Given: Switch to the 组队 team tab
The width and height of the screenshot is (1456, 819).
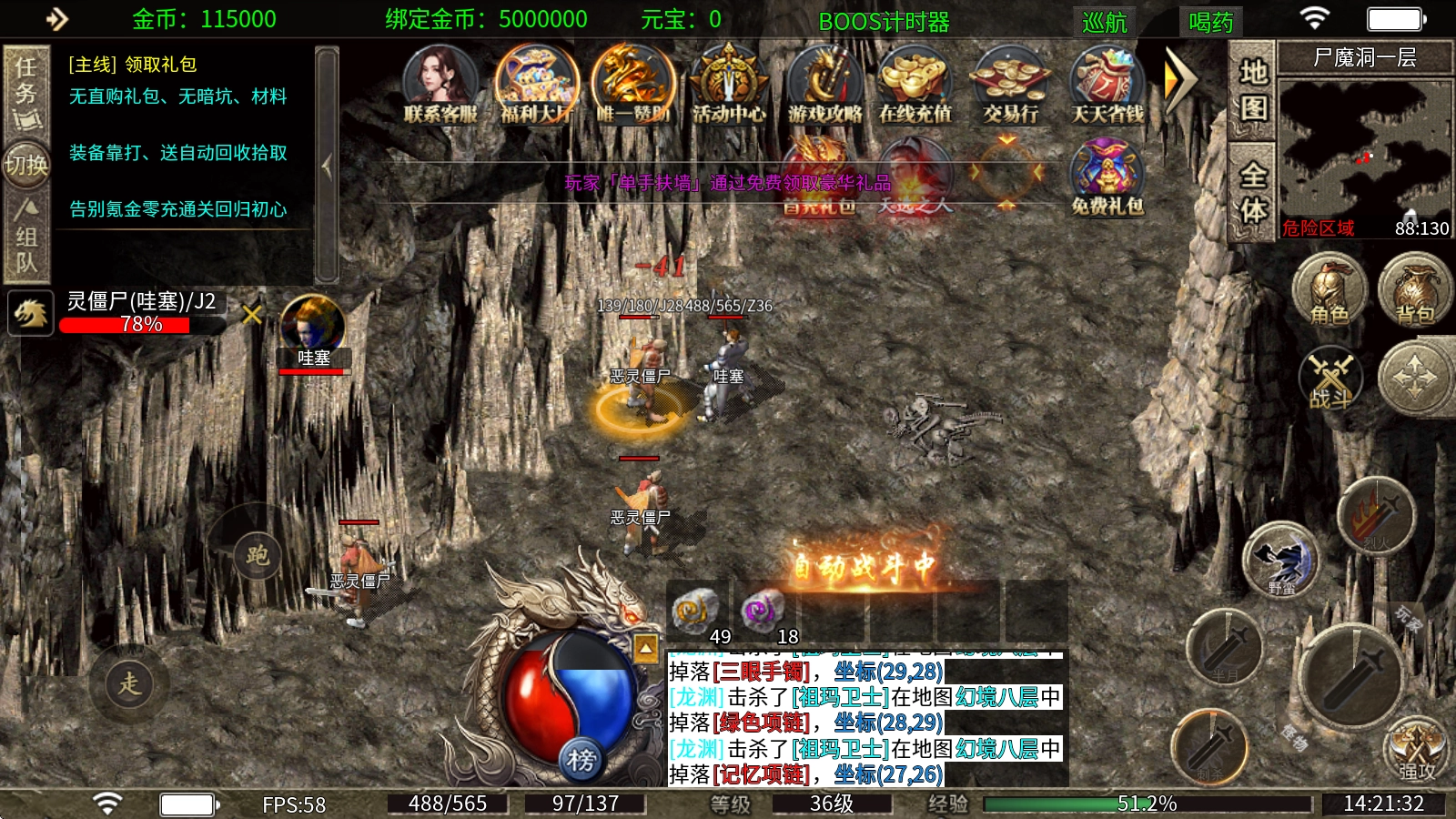Looking at the screenshot, I should 25,237.
